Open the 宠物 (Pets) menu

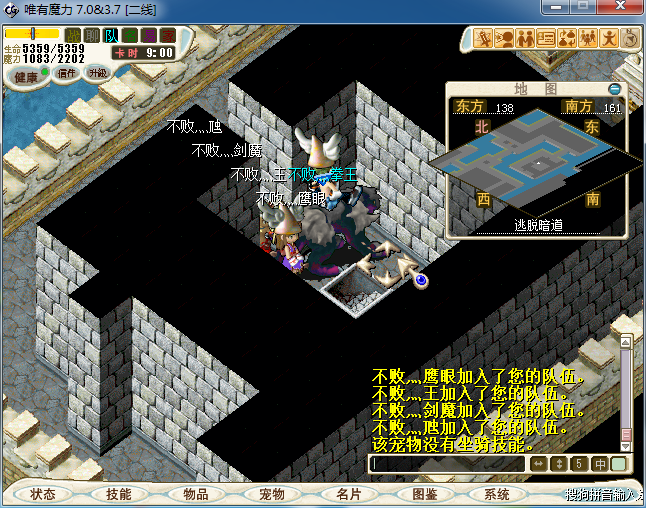tap(271, 494)
